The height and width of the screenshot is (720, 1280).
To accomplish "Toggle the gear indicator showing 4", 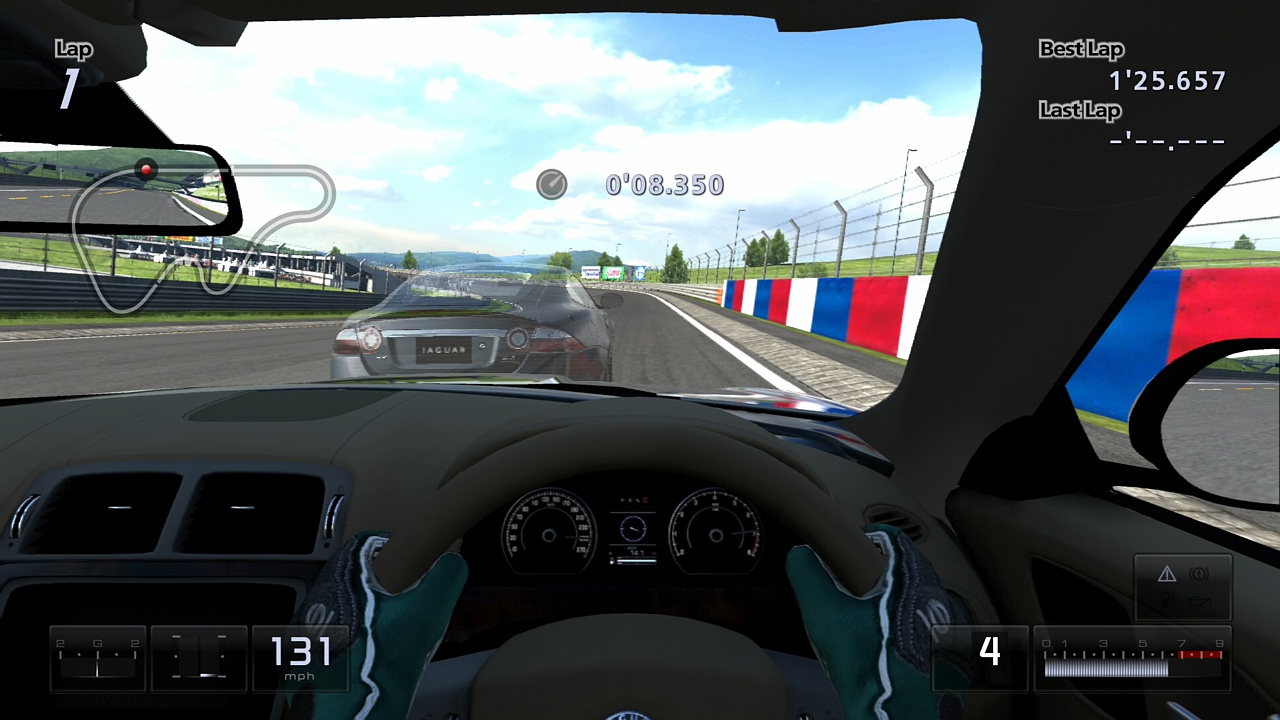I will tap(991, 652).
